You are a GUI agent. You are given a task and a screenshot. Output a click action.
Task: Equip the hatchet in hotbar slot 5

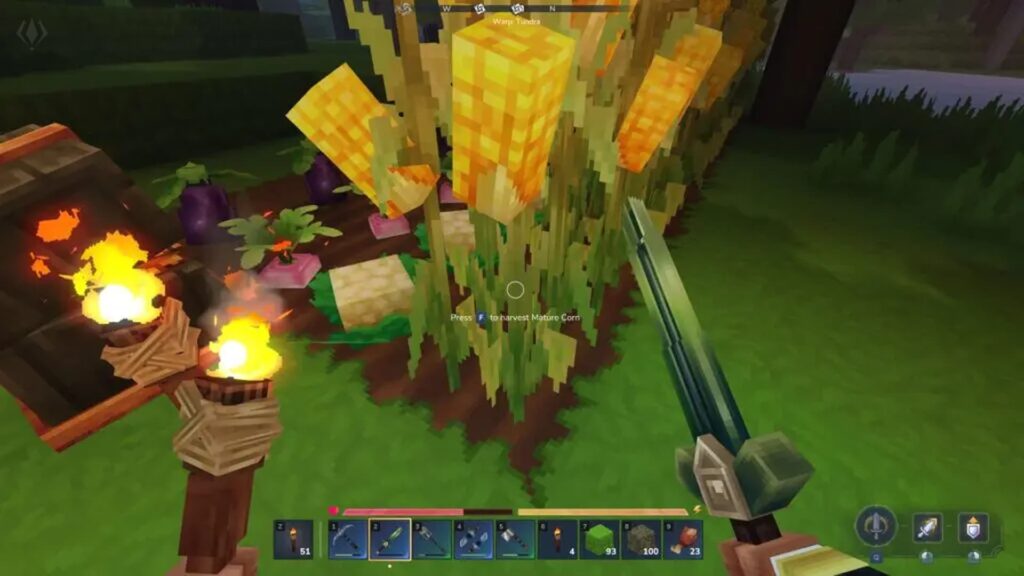coord(515,540)
